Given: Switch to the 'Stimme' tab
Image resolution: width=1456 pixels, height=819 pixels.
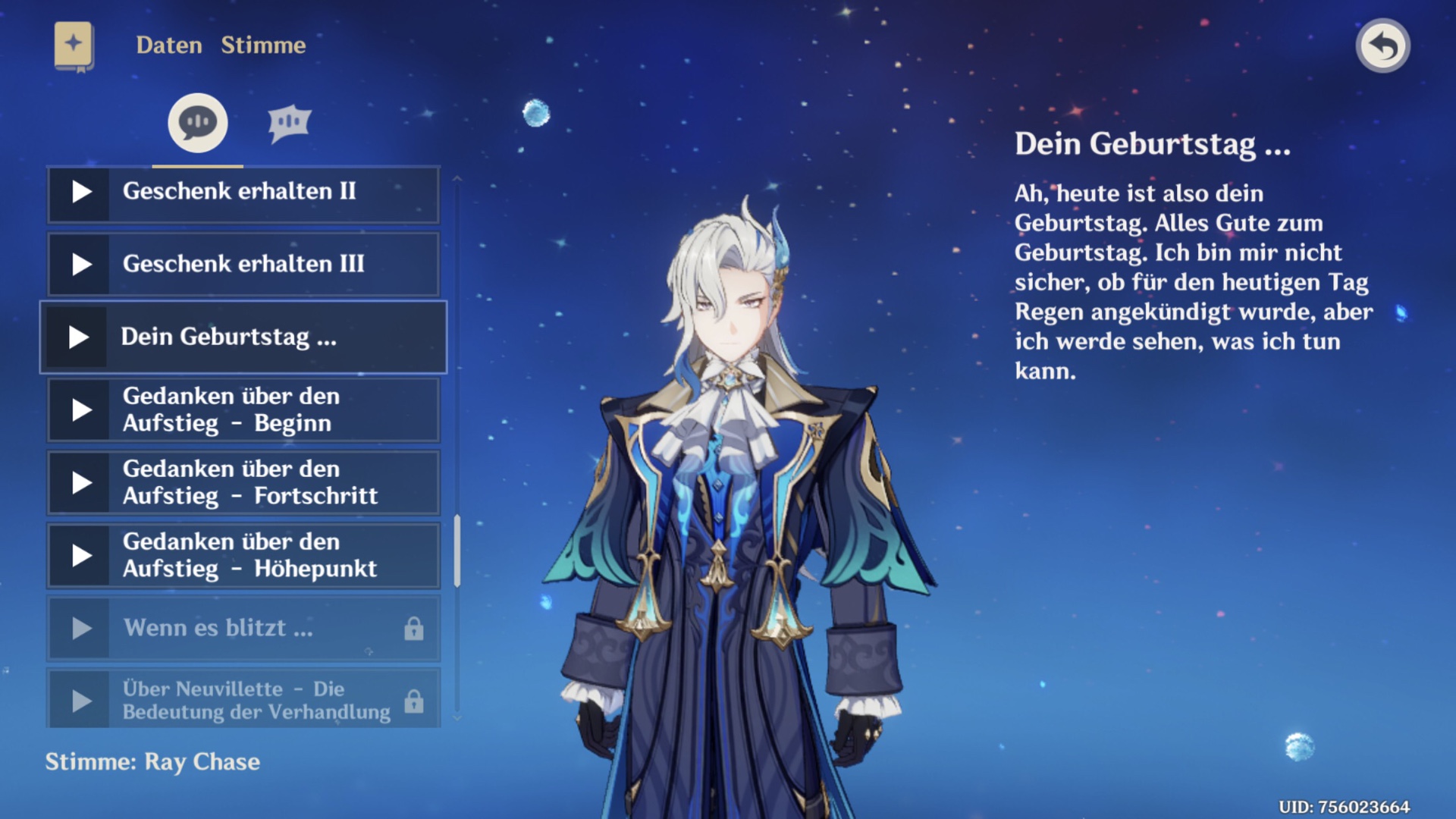Looking at the screenshot, I should (263, 45).
